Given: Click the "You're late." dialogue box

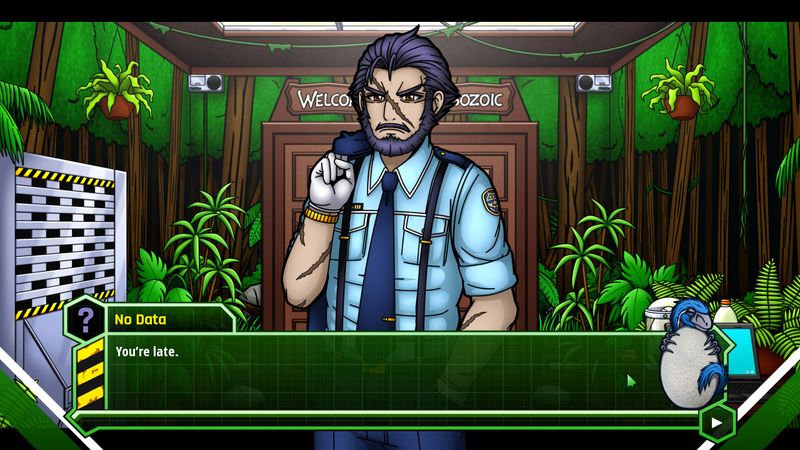Looking at the screenshot, I should coord(380,372).
